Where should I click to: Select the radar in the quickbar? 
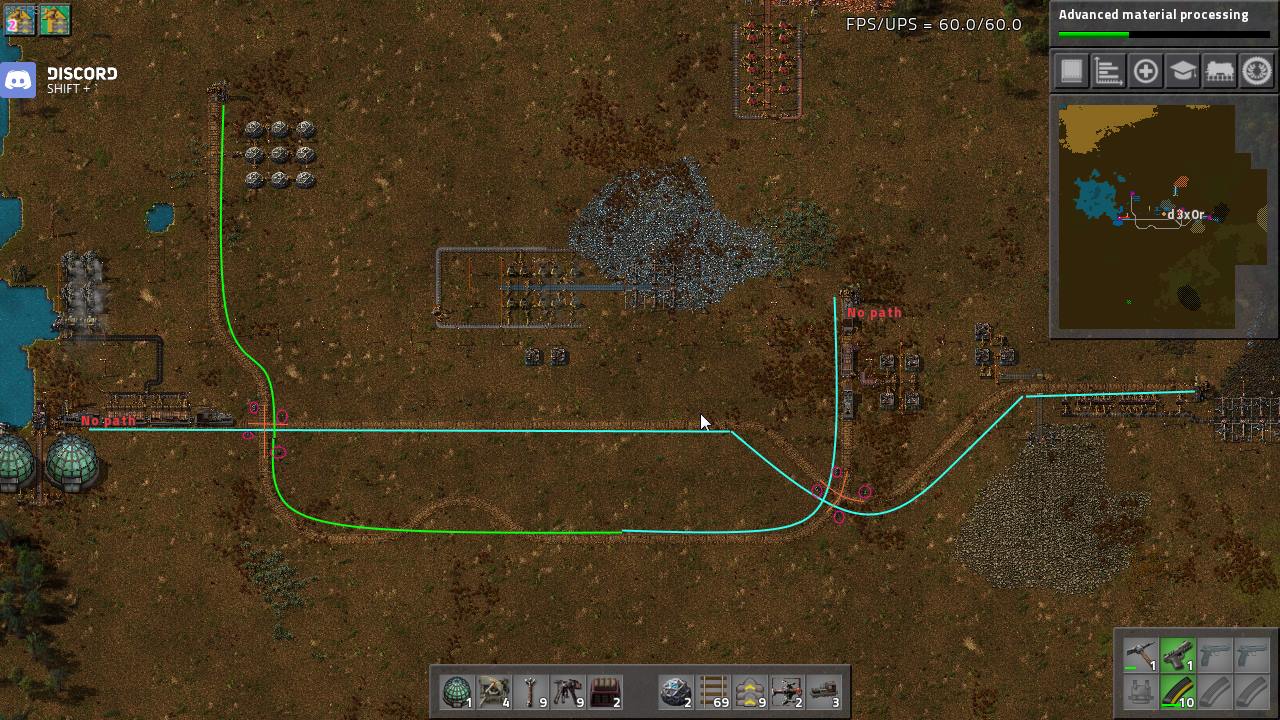click(458, 690)
